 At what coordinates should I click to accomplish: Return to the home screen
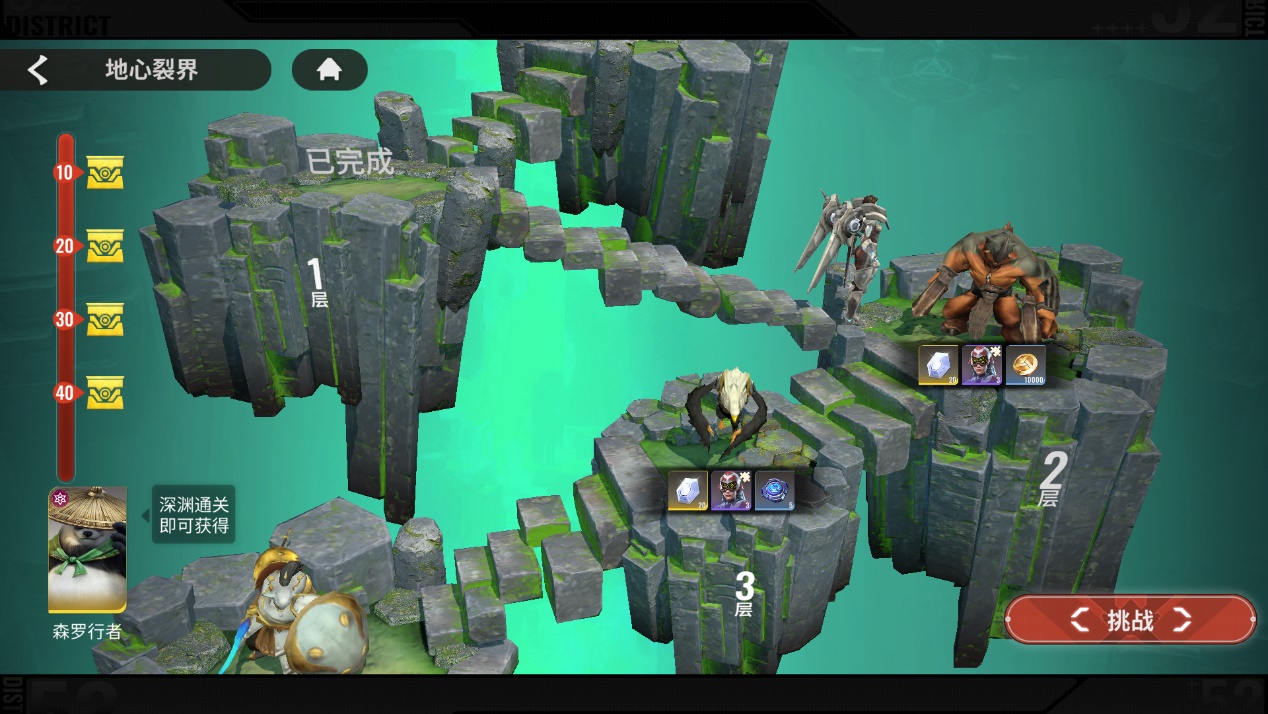pos(329,70)
